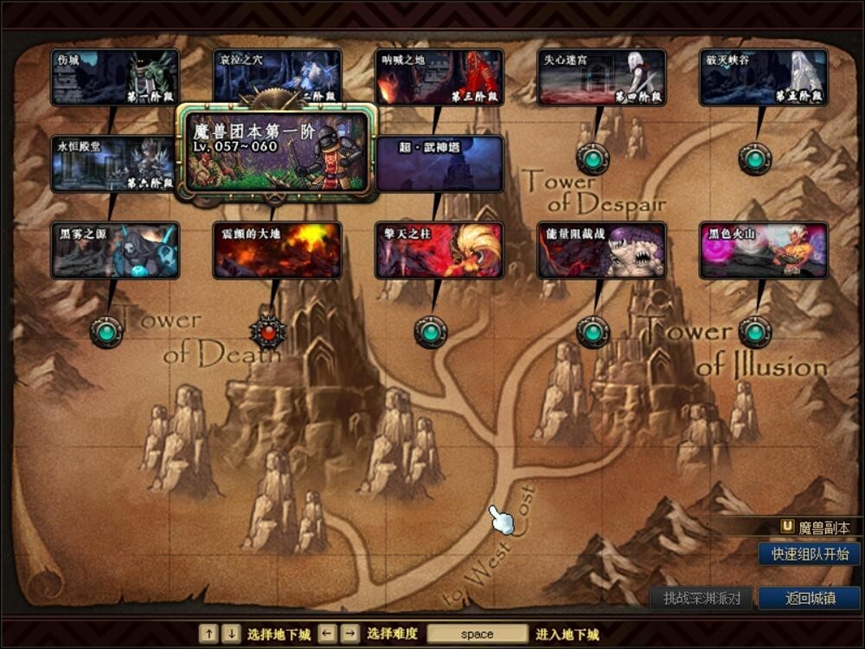
Task: Click the green orb marker under 黑雾之源
Action: pos(106,331)
